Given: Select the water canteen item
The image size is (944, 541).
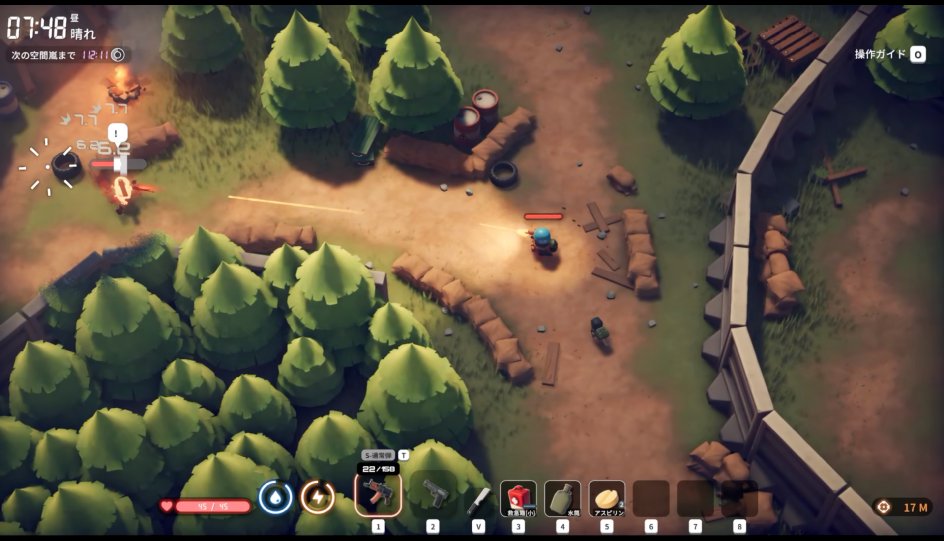Looking at the screenshot, I should tap(562, 497).
